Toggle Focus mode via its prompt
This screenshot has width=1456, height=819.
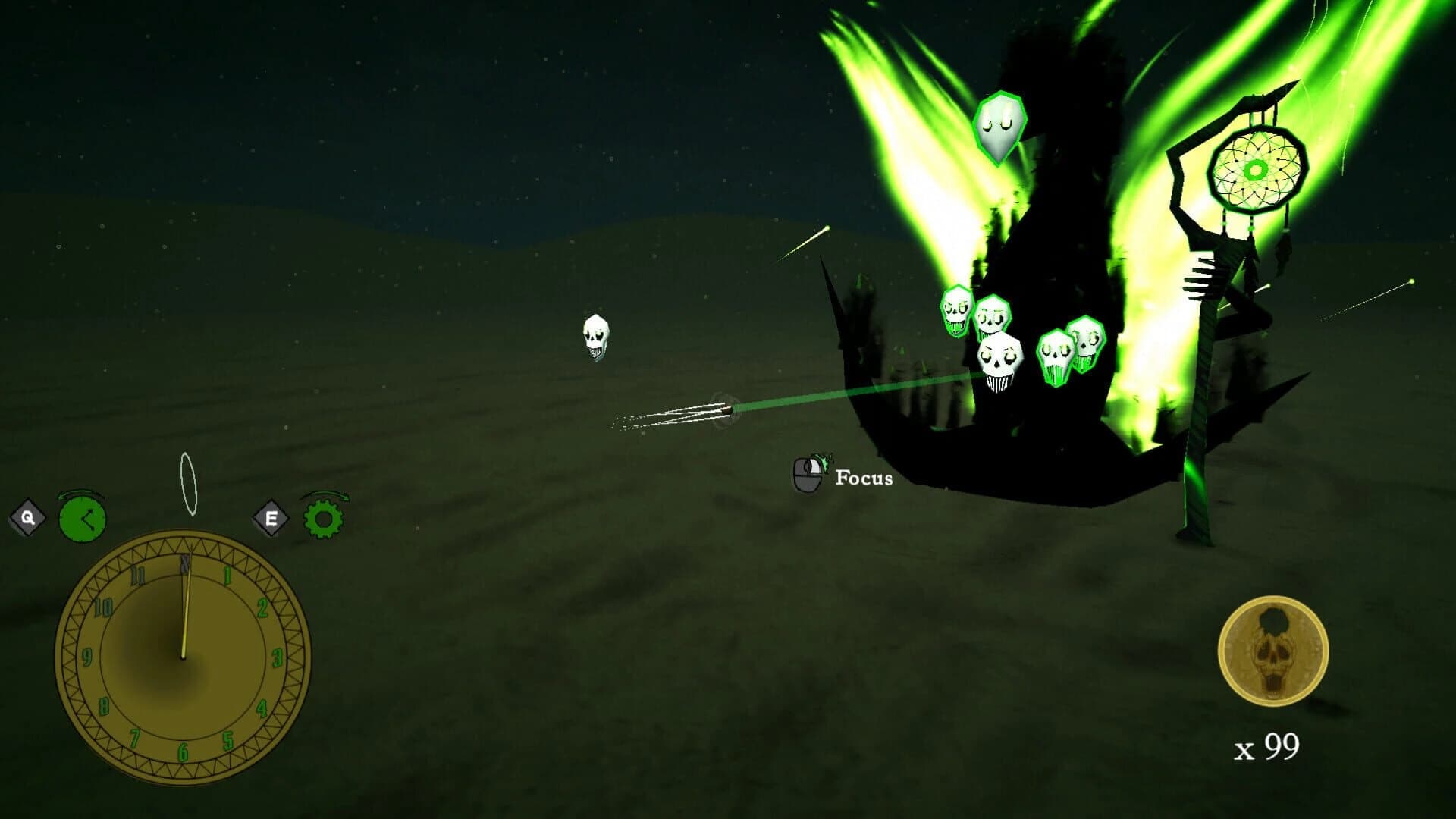(x=863, y=479)
